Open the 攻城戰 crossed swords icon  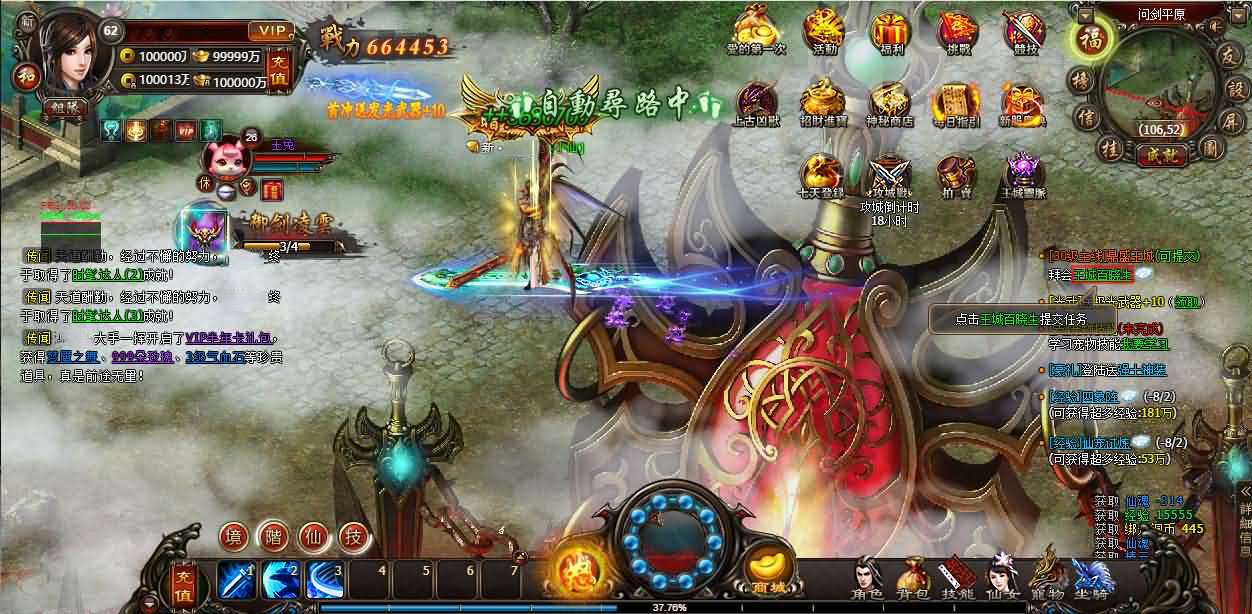click(x=889, y=174)
